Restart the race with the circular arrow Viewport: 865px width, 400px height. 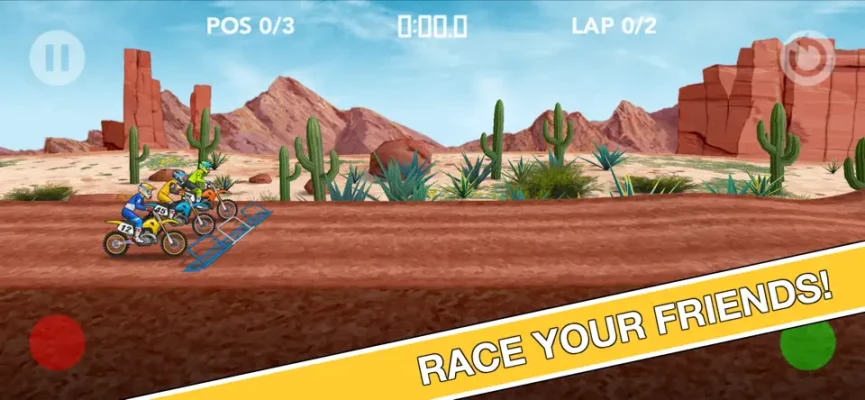click(x=807, y=58)
